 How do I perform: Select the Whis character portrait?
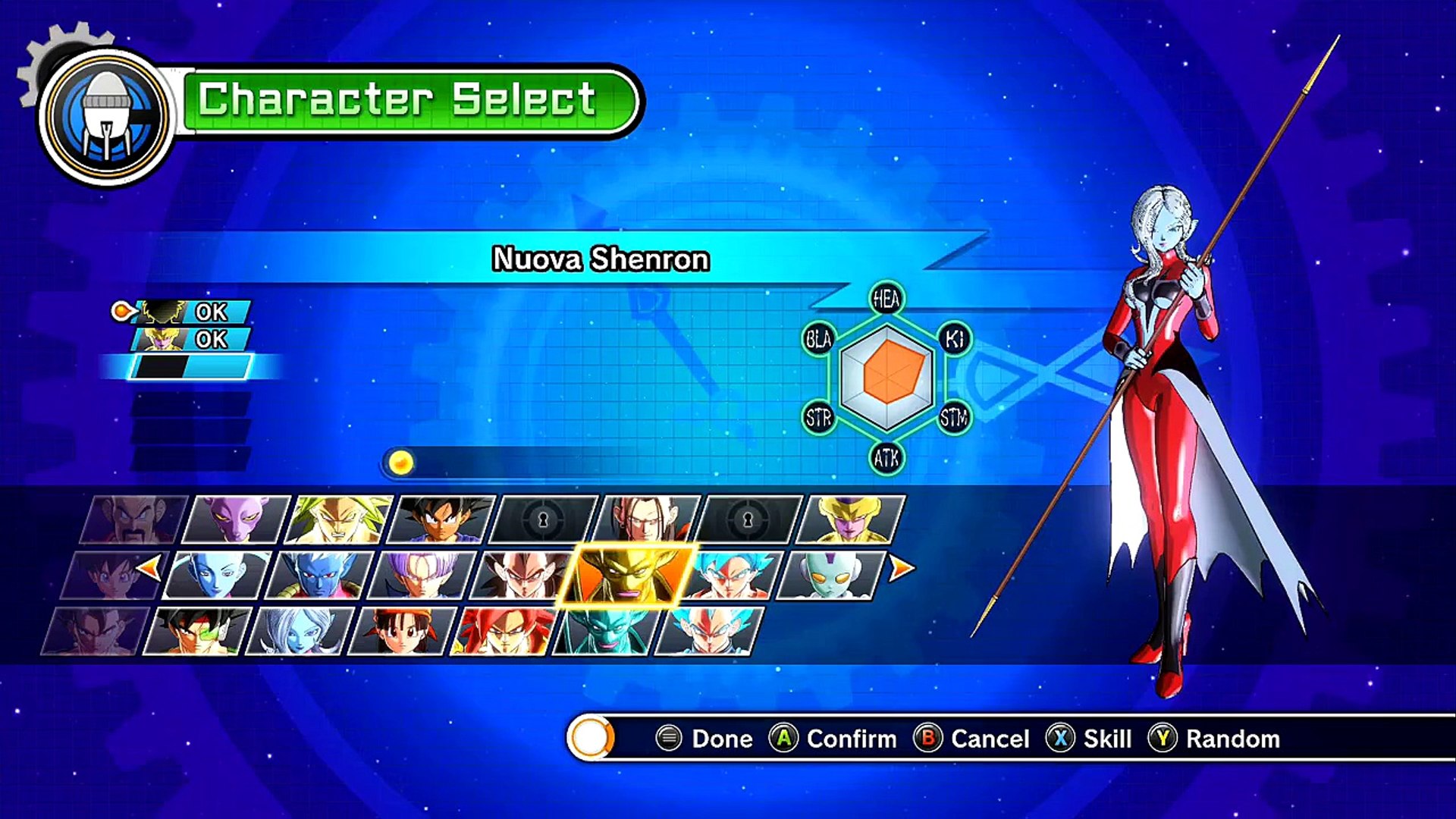tap(217, 576)
